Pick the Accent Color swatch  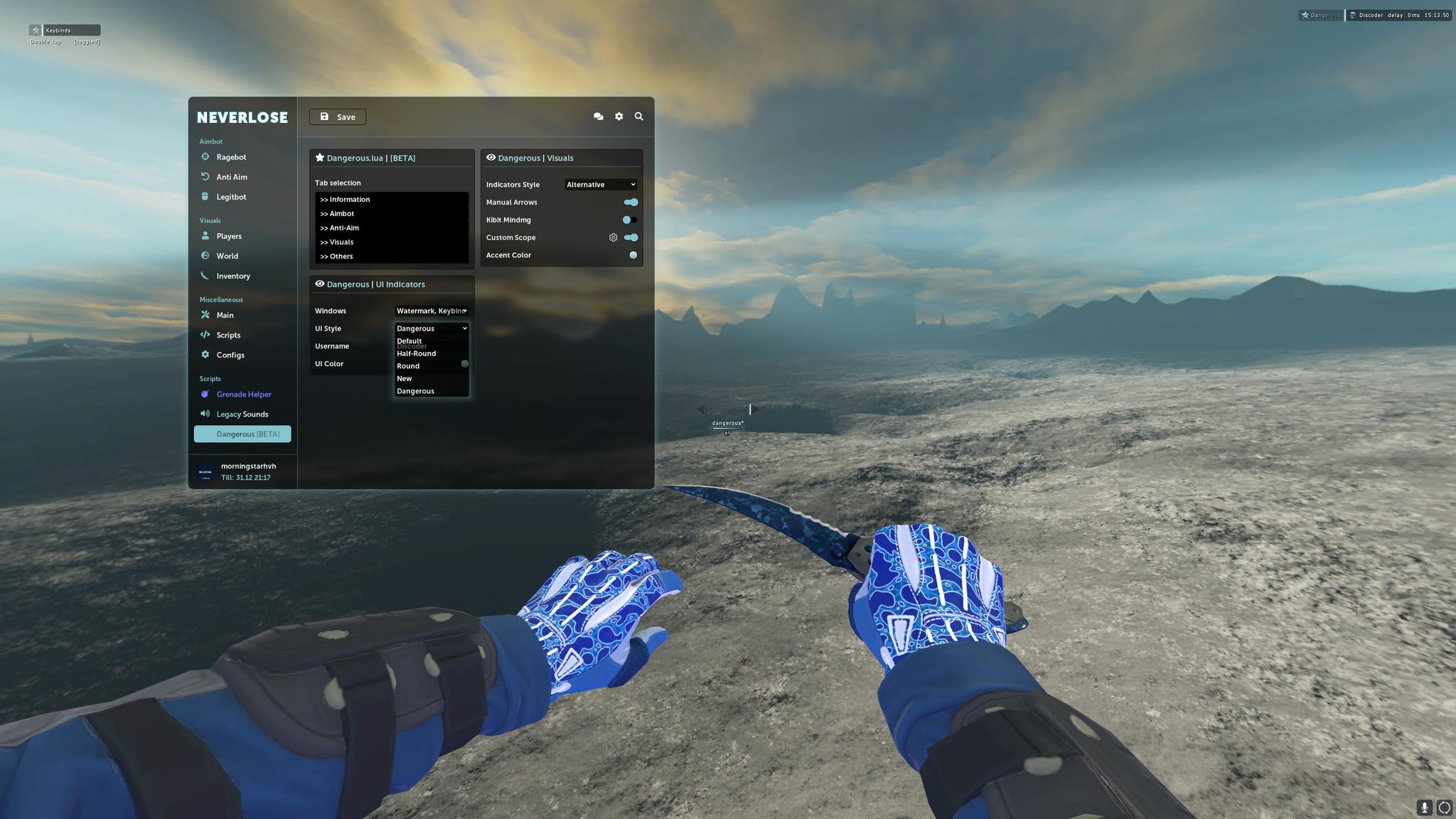(x=633, y=255)
